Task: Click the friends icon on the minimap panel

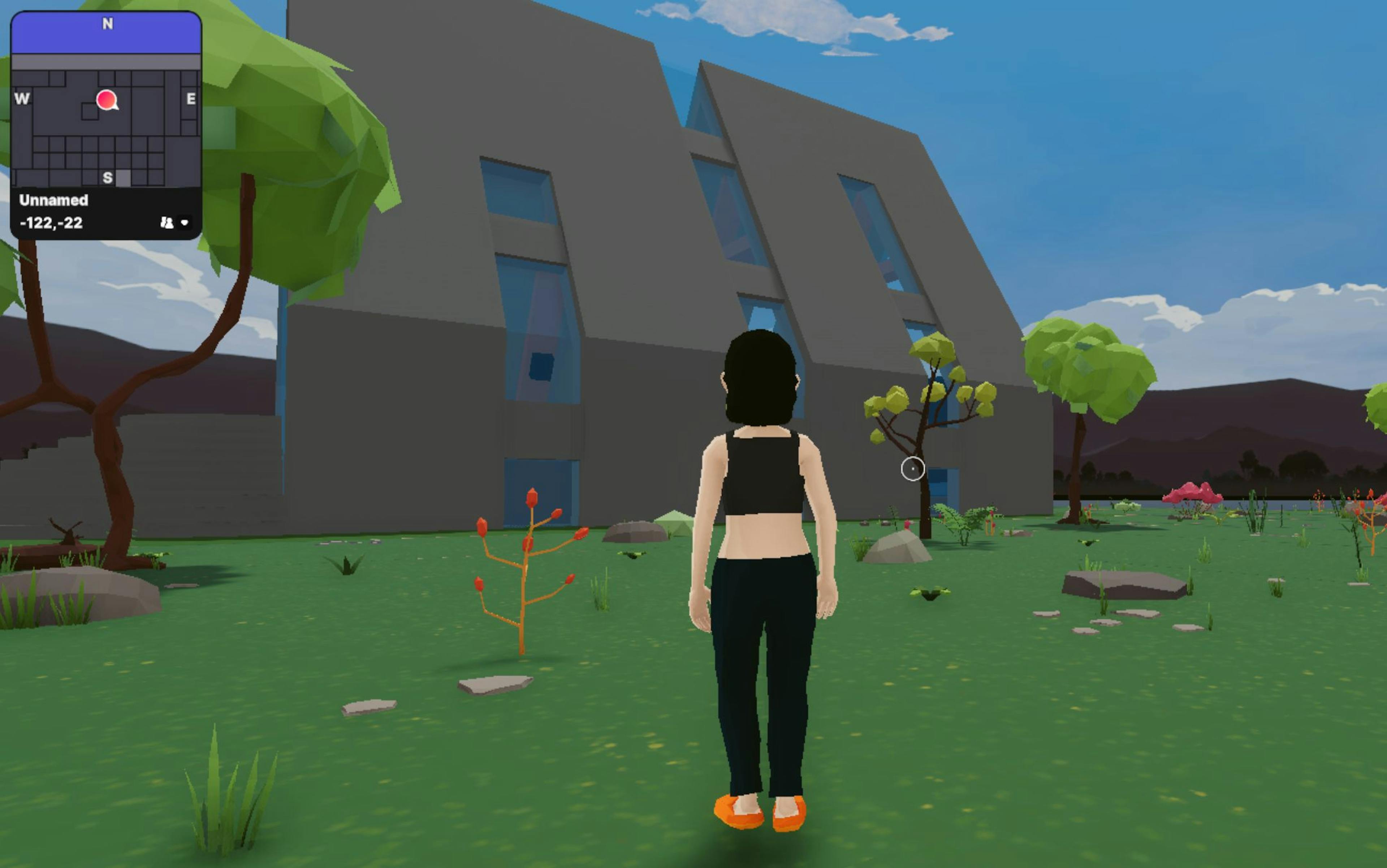Action: (167, 222)
